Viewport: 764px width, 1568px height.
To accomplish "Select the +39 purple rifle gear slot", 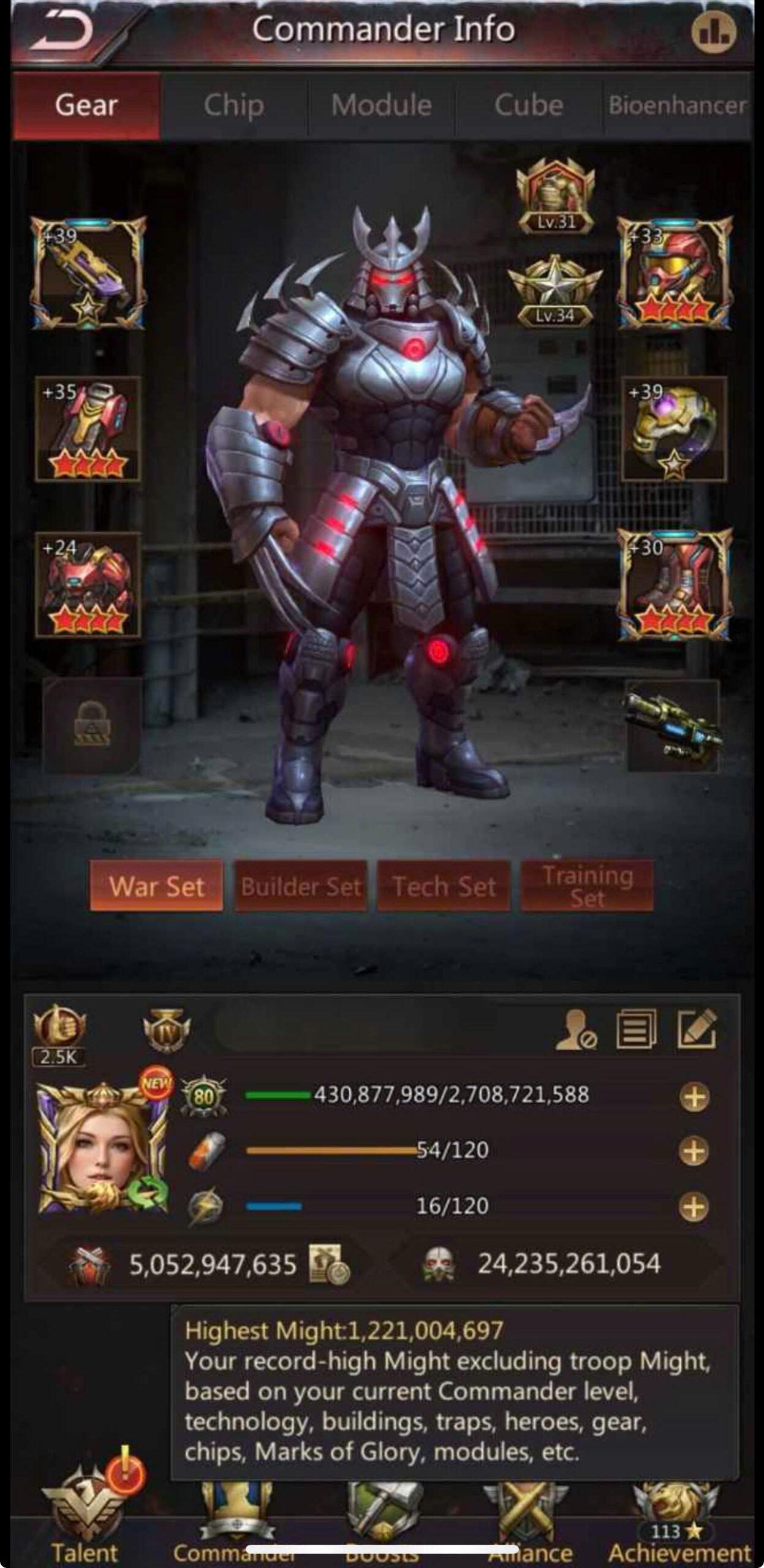I will click(88, 273).
